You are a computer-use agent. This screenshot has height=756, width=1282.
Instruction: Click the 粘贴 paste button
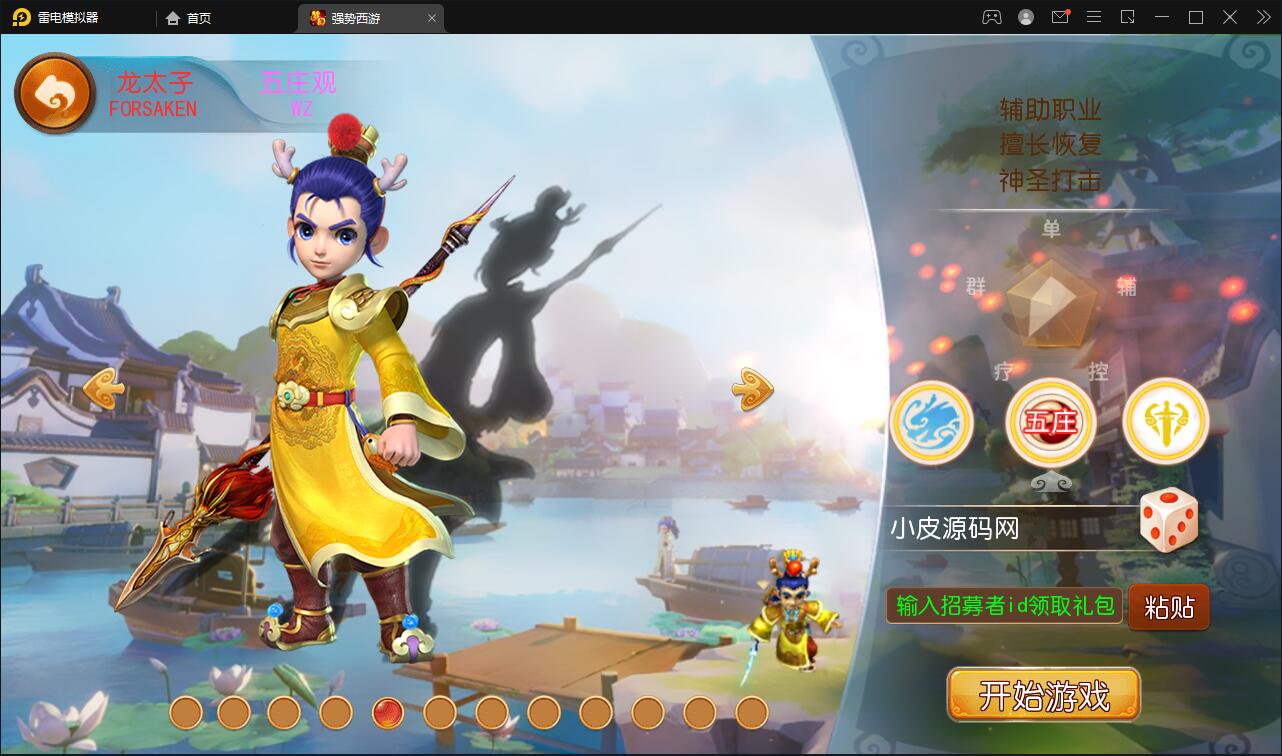pos(1168,606)
